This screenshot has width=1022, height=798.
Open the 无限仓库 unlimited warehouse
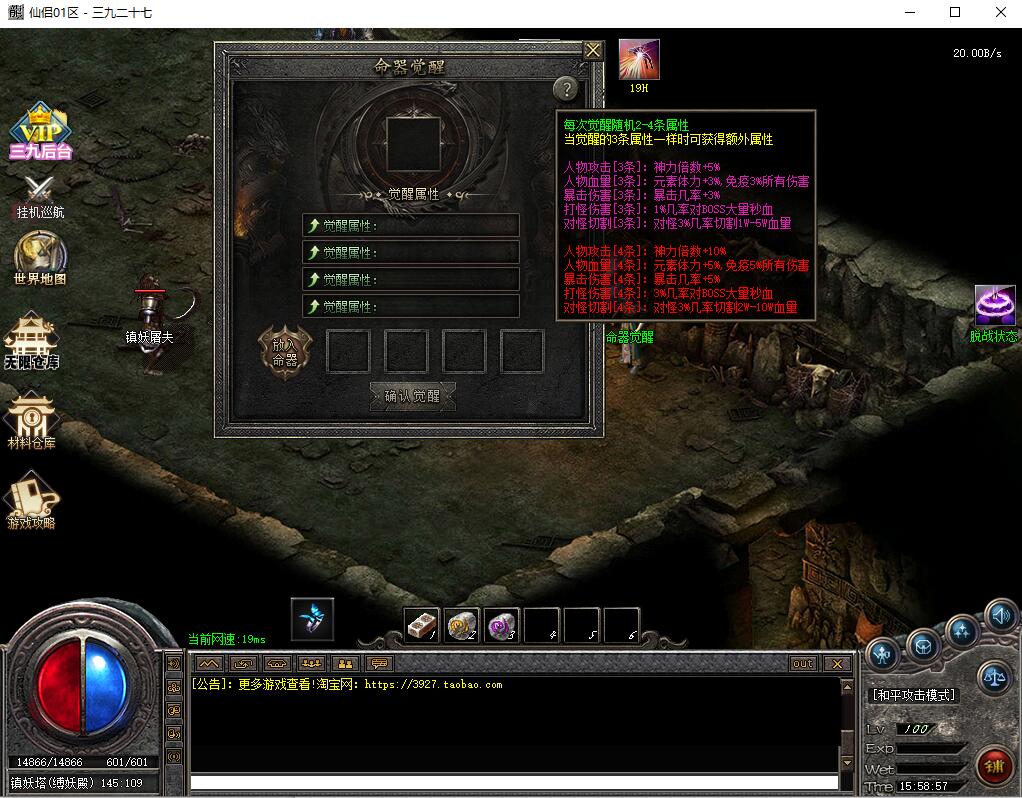point(32,340)
